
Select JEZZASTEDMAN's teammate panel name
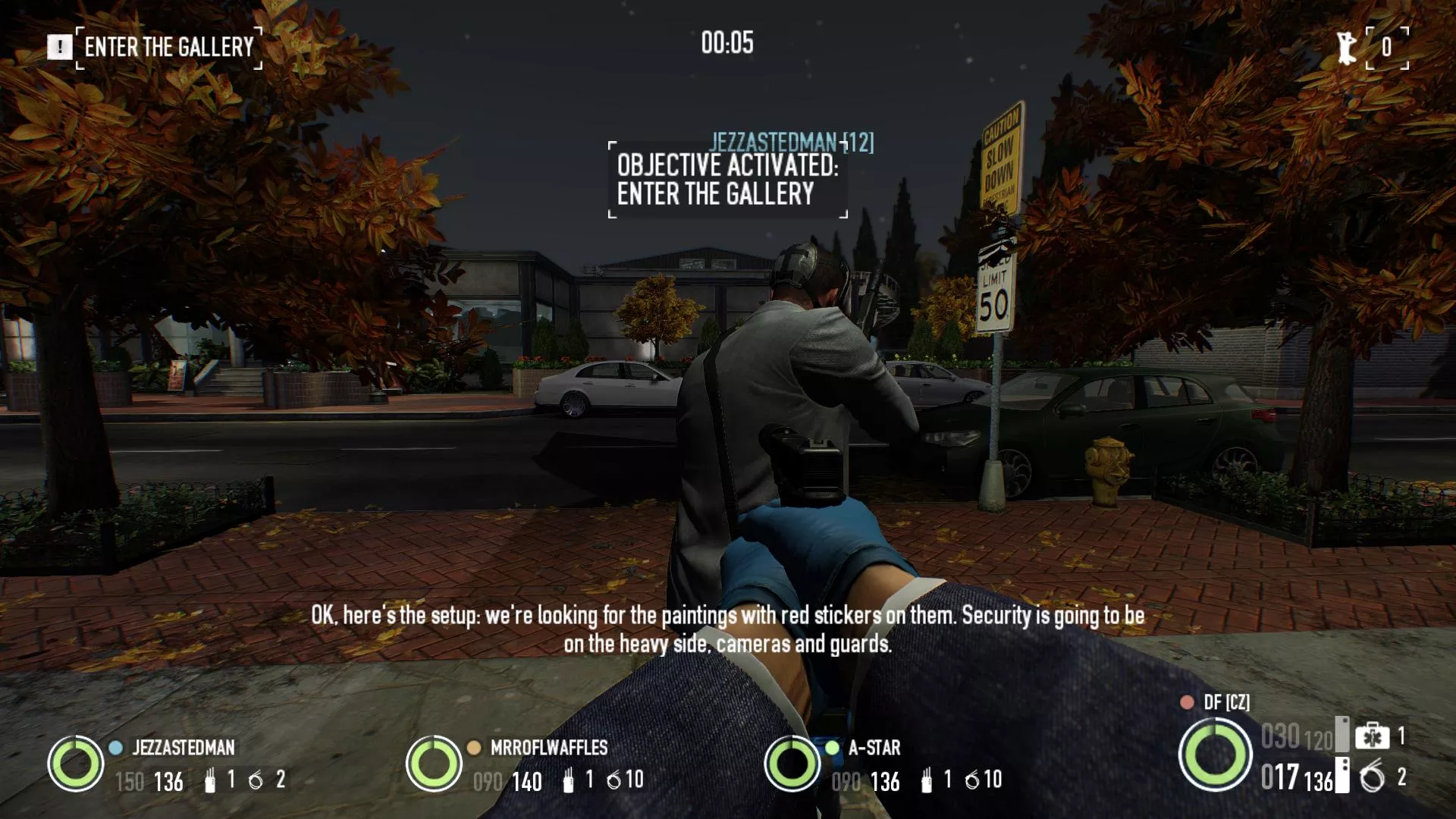pyautogui.click(x=184, y=748)
